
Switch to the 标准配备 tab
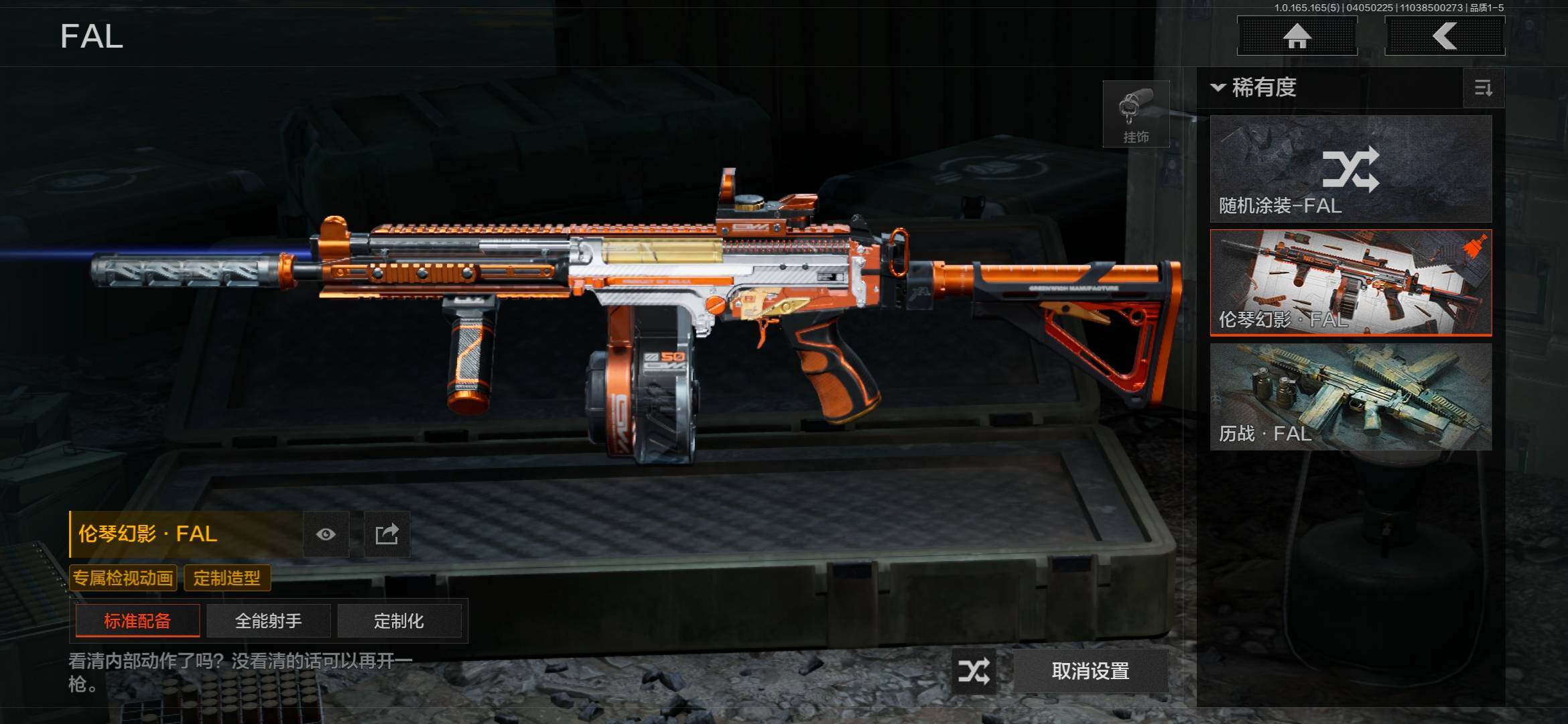137,621
